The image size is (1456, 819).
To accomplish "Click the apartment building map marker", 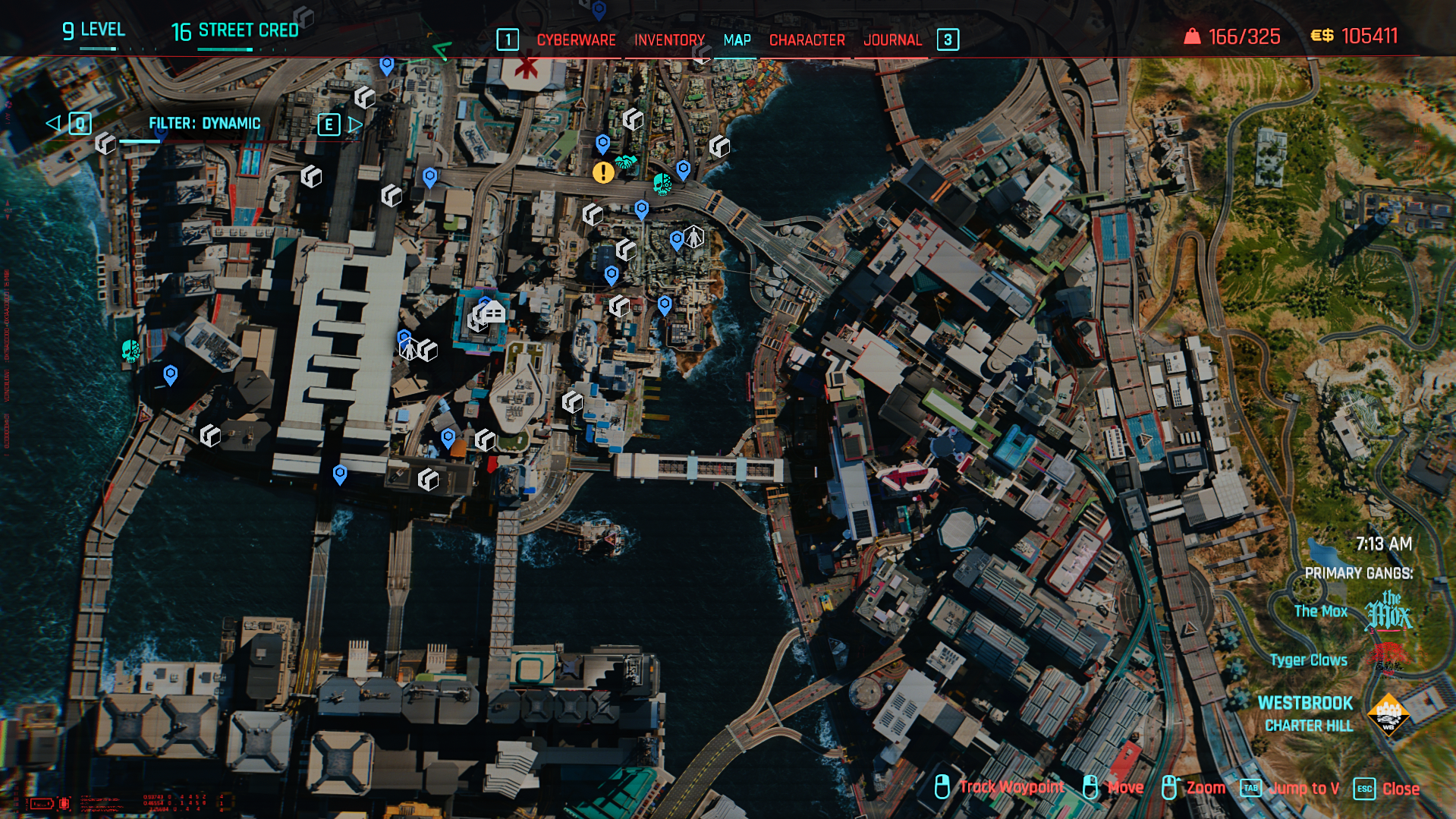I will click(x=492, y=311).
